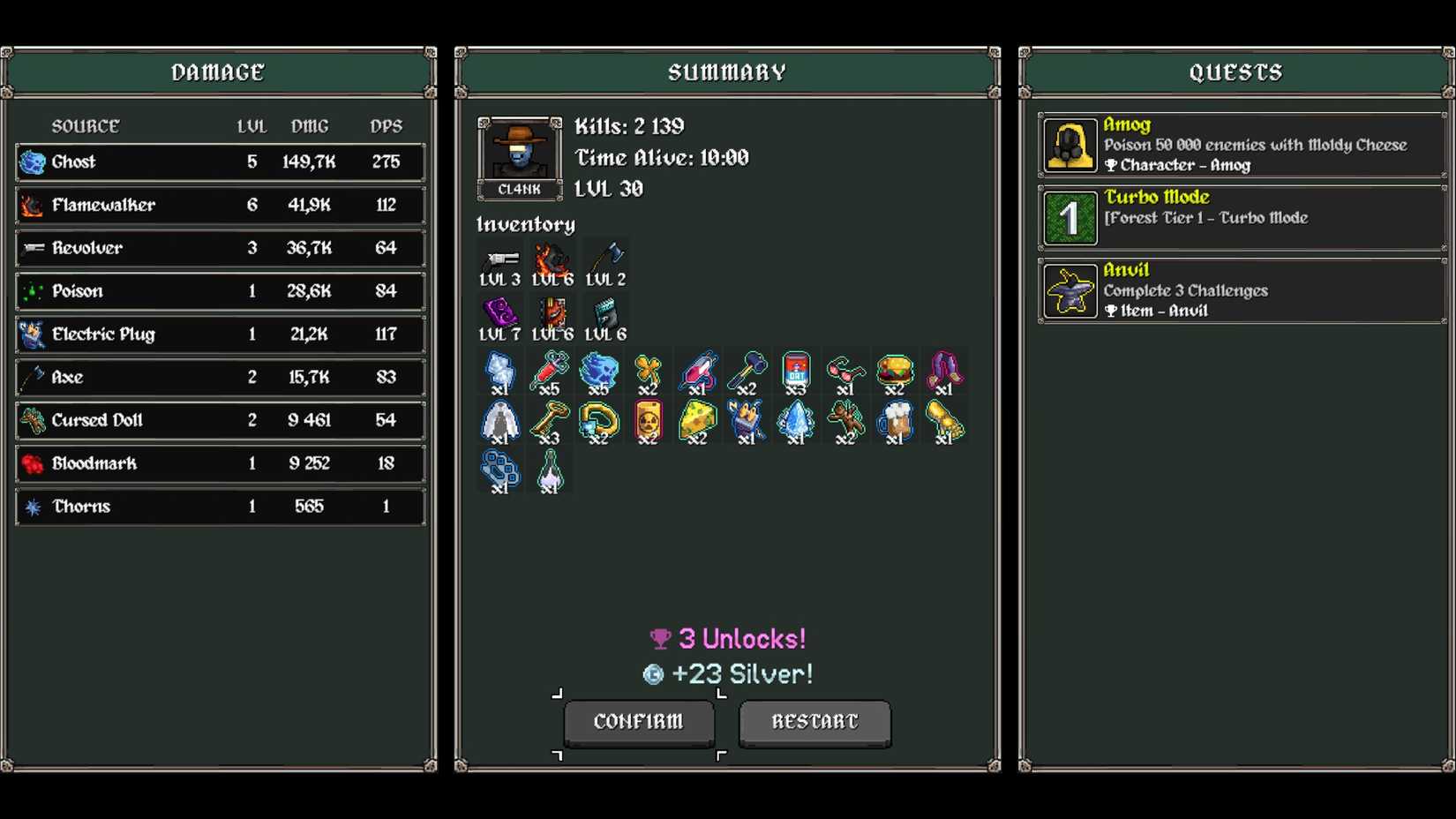
Task: Select the Thorns row in the Damage panel
Action: (x=219, y=506)
